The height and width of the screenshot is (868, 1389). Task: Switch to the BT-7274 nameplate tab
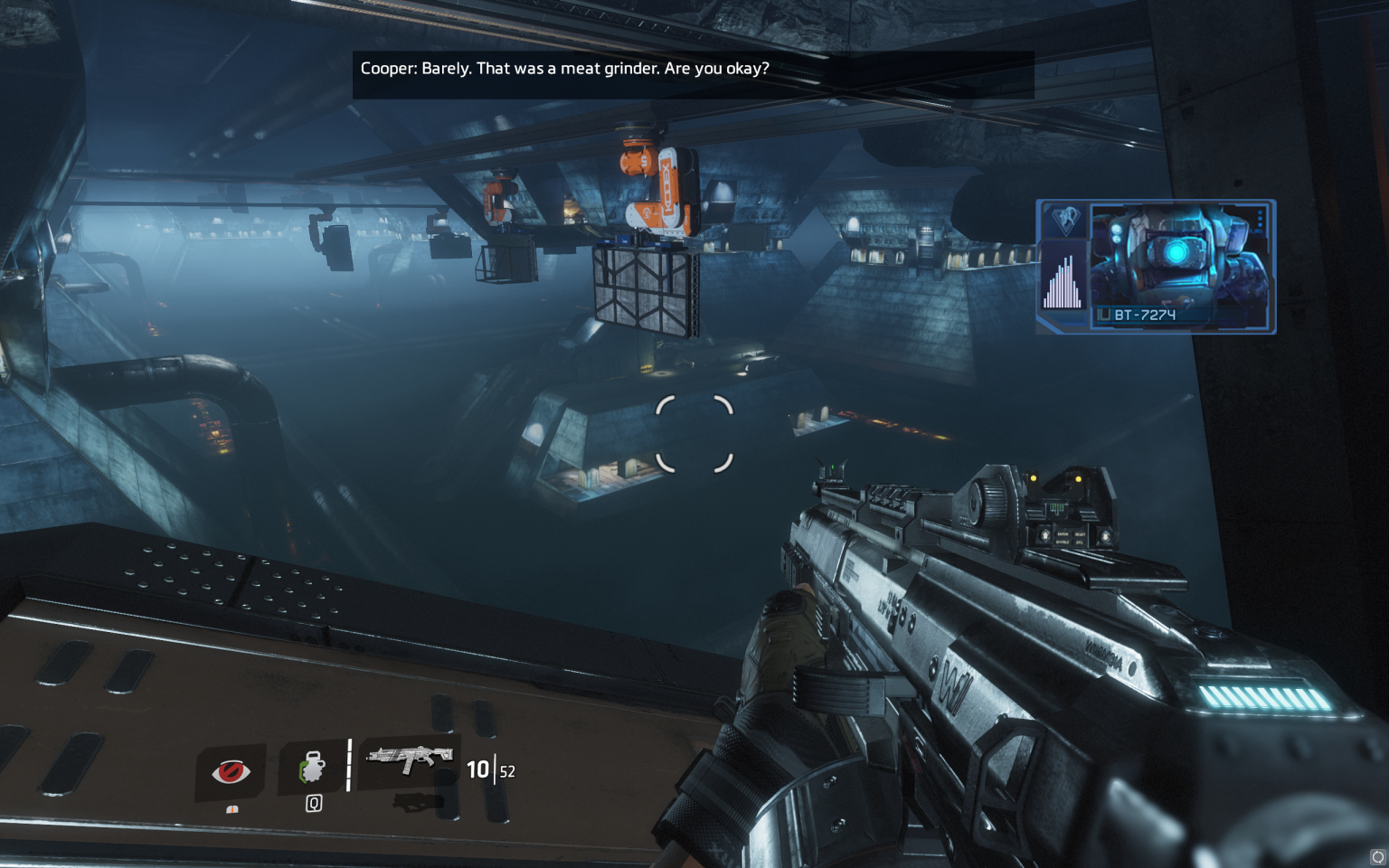tap(1144, 315)
